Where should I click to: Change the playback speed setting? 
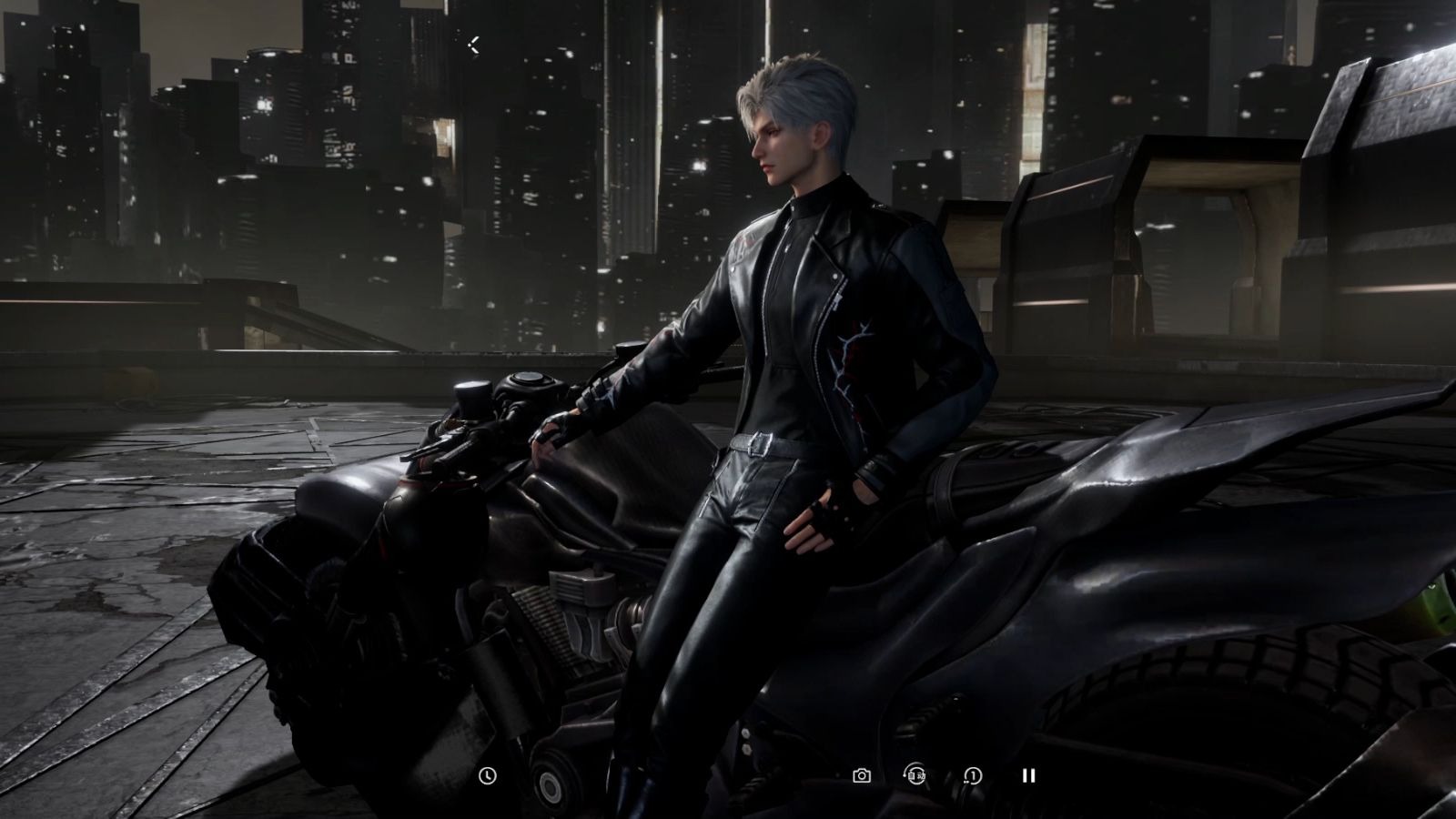pyautogui.click(x=973, y=775)
